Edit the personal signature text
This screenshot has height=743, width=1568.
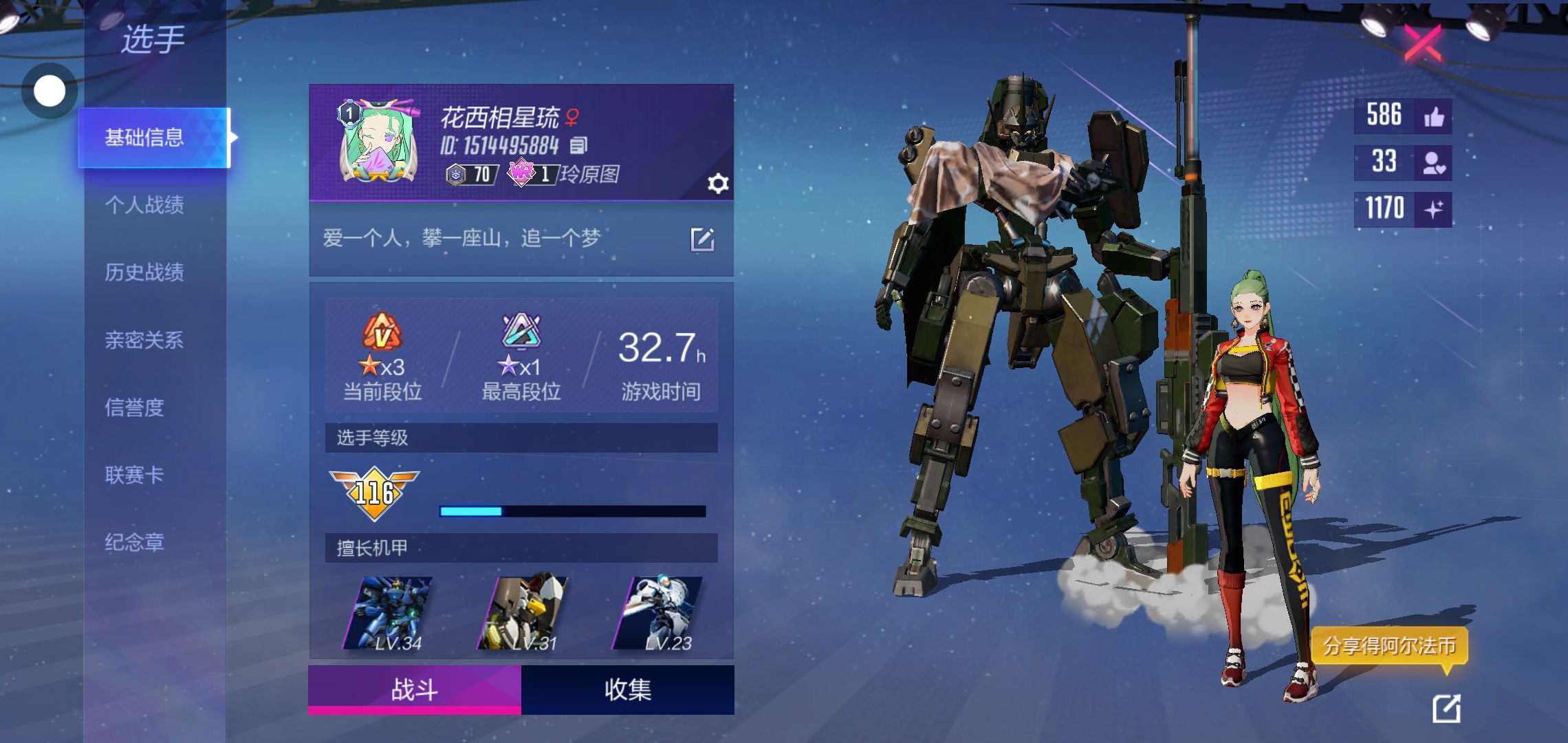[x=702, y=239]
